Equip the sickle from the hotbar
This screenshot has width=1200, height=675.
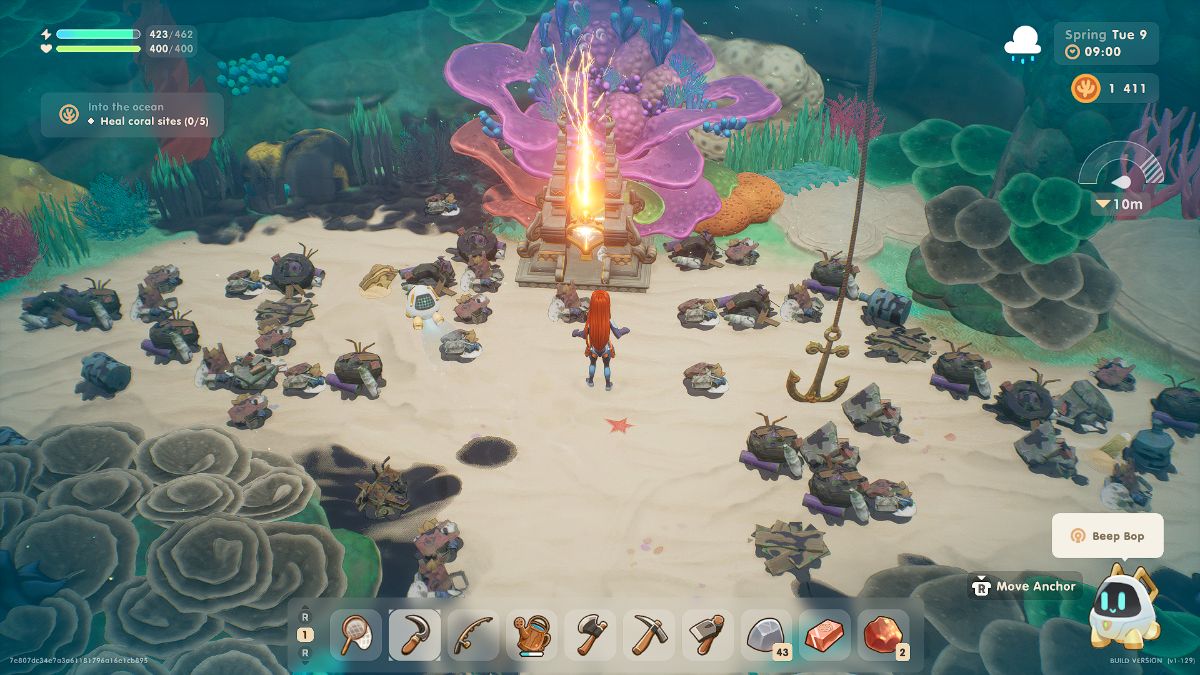[x=414, y=635]
